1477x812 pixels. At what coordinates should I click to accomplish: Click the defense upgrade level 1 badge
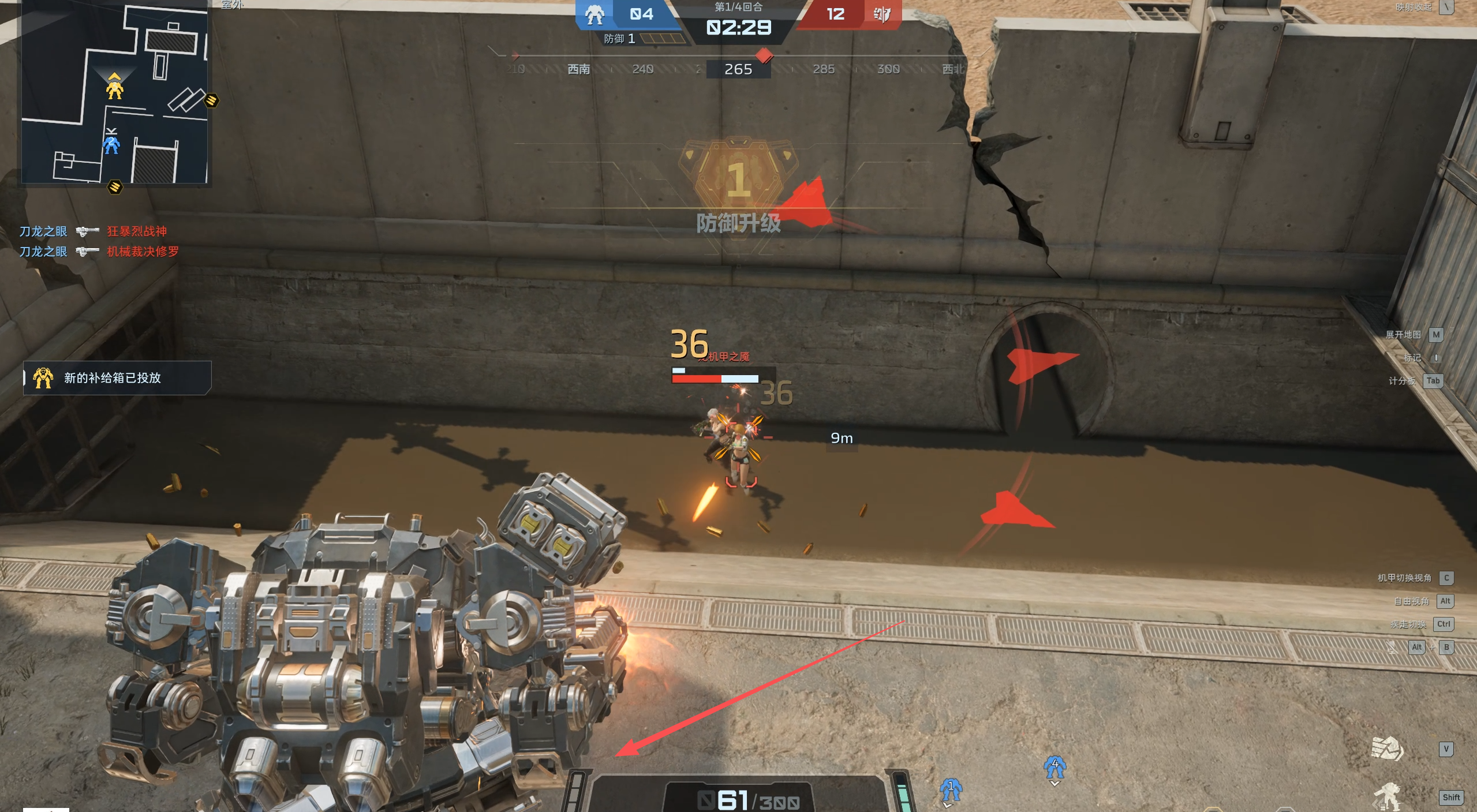pos(738,176)
